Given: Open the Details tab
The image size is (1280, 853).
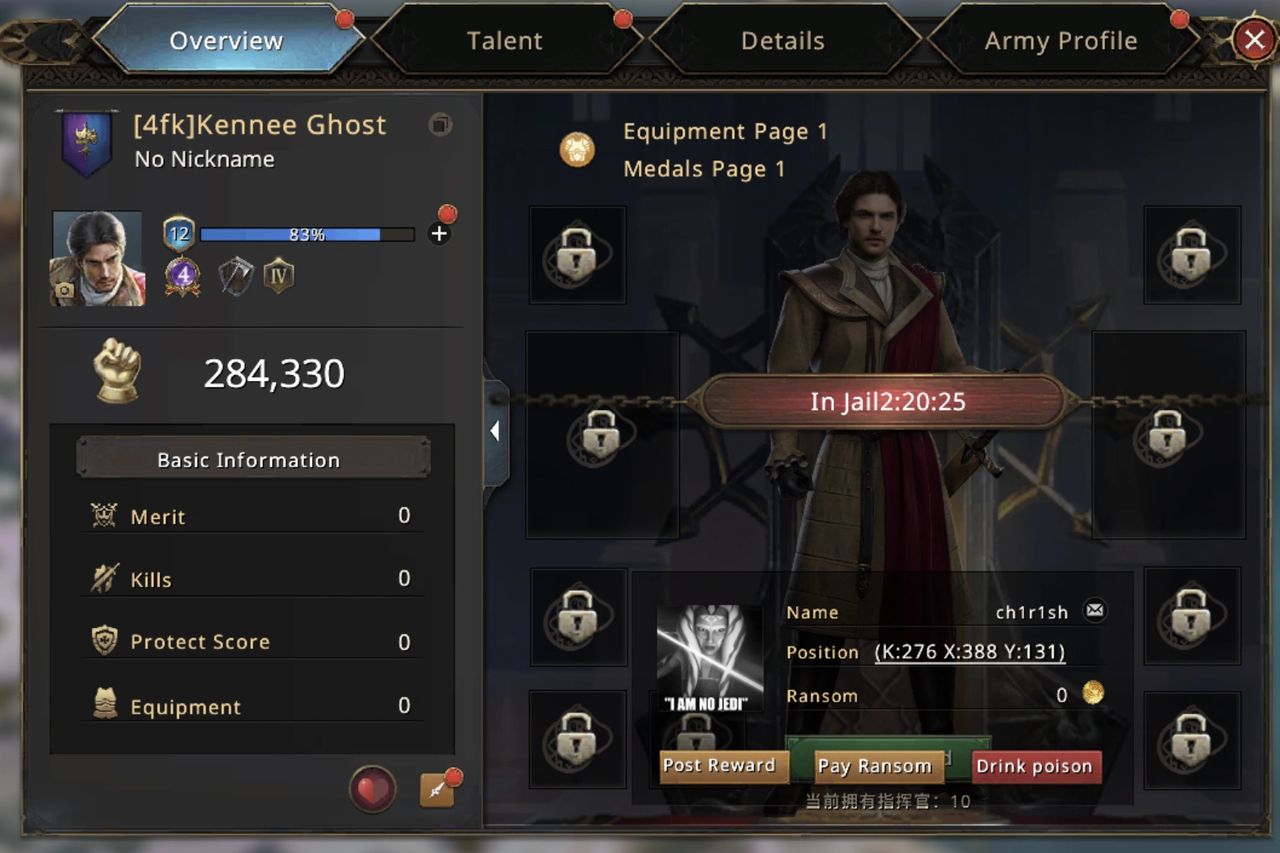Looking at the screenshot, I should pyautogui.click(x=783, y=41).
